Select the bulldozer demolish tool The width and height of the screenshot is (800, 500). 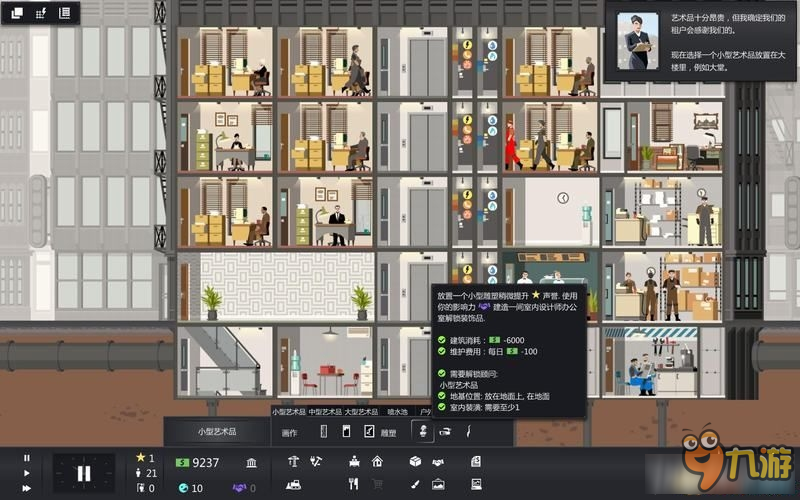tap(294, 484)
